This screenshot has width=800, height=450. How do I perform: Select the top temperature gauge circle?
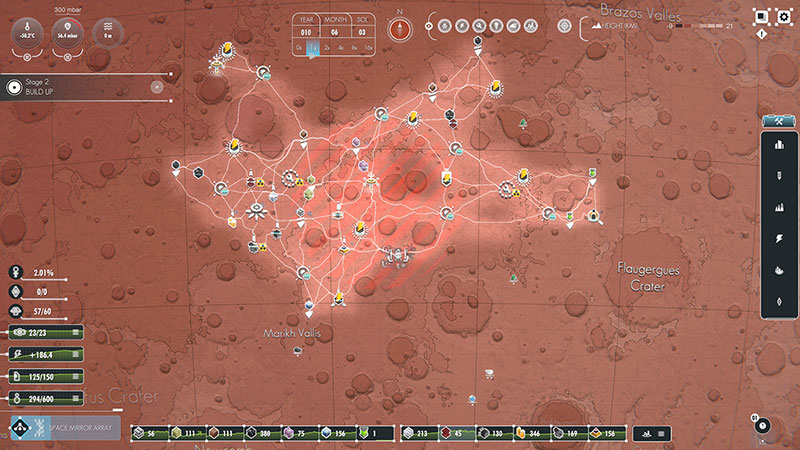click(x=27, y=33)
